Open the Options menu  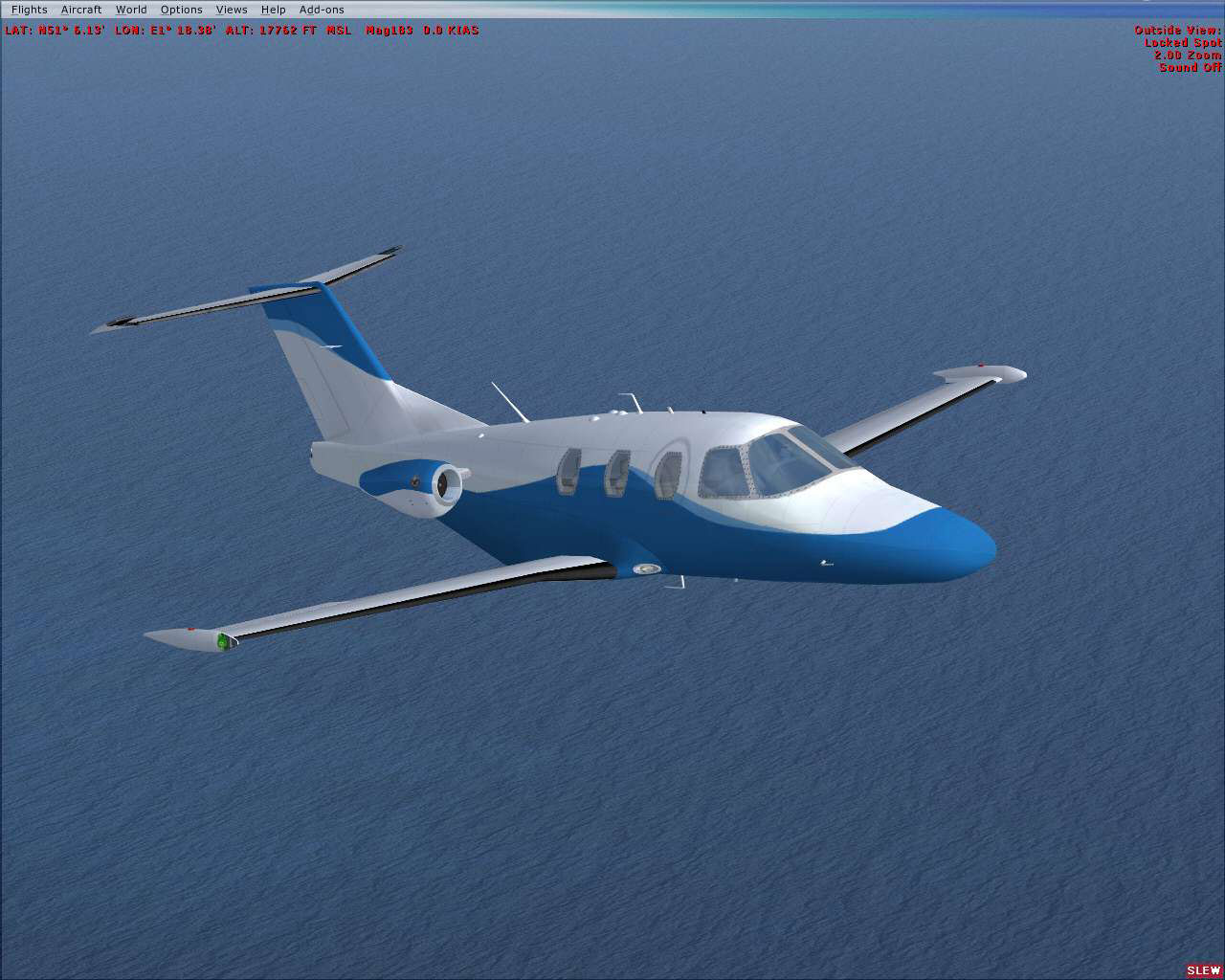(181, 9)
